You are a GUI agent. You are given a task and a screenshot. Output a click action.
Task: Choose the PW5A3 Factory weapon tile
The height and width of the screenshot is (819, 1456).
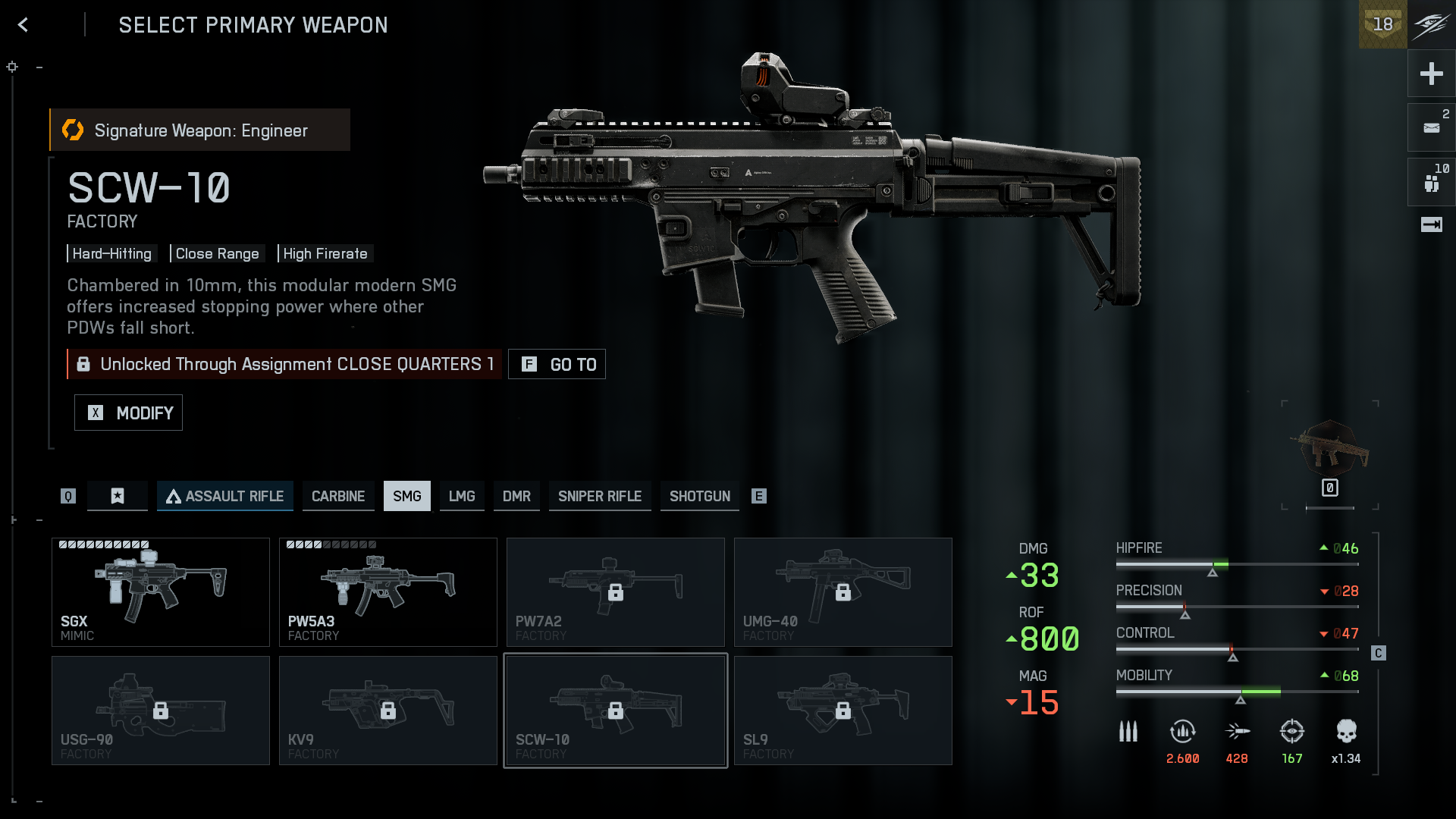(388, 592)
